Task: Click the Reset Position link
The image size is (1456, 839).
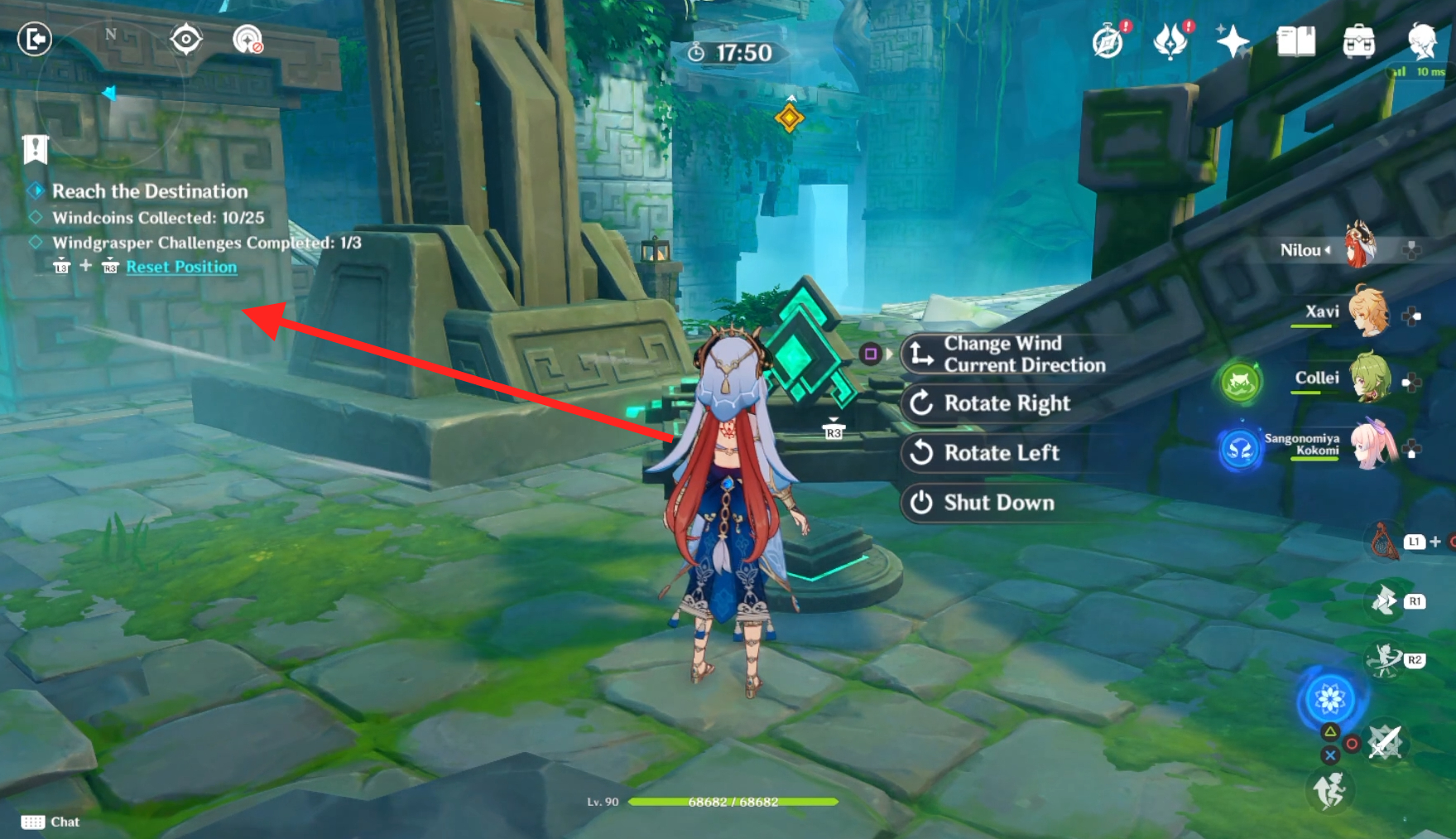Action: pos(181,267)
